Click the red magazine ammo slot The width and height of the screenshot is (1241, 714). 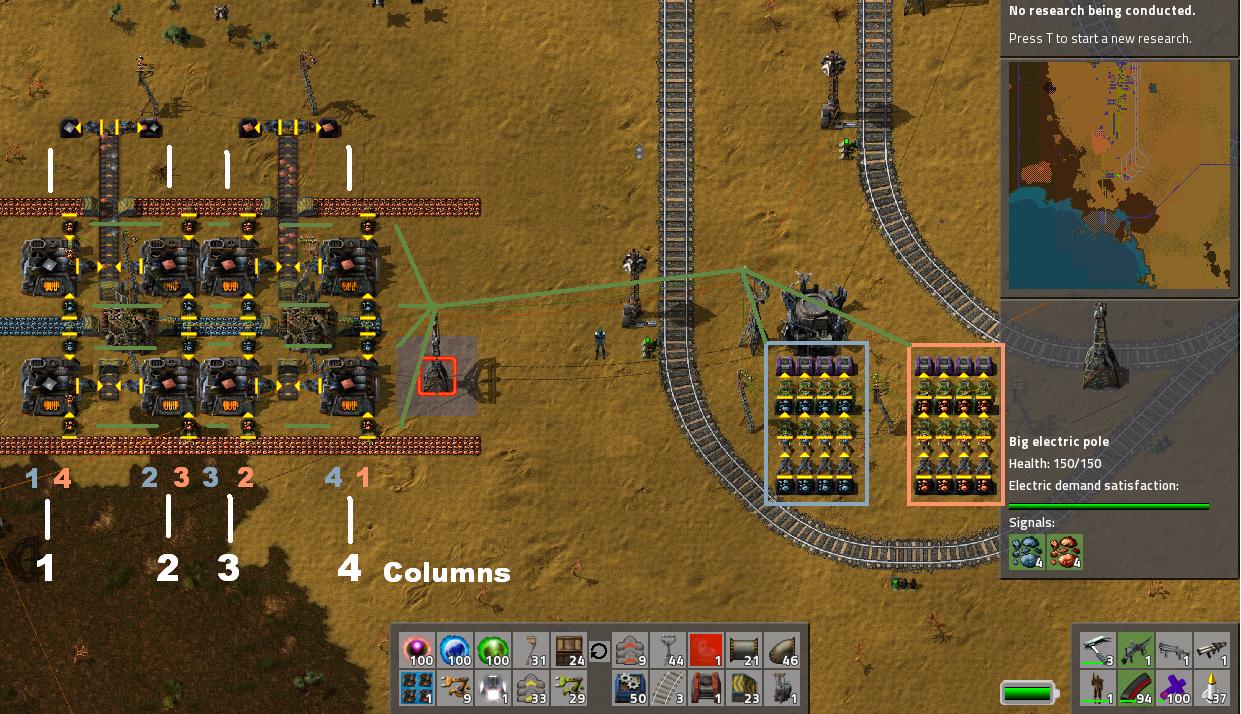click(x=1137, y=689)
